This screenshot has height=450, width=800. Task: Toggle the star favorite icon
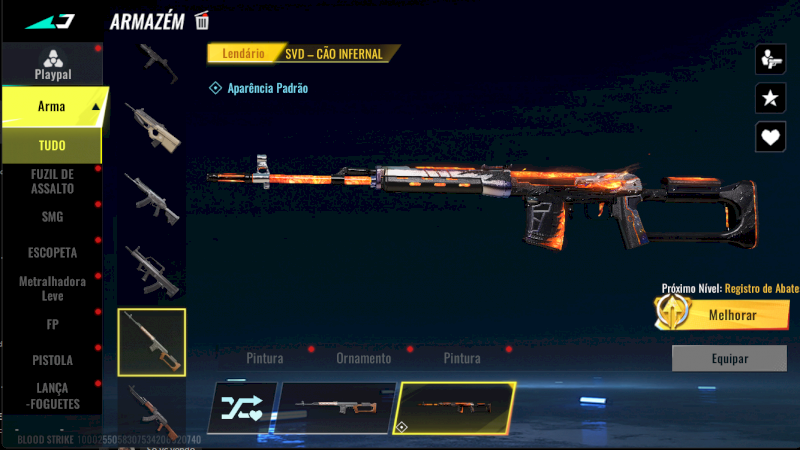(770, 97)
